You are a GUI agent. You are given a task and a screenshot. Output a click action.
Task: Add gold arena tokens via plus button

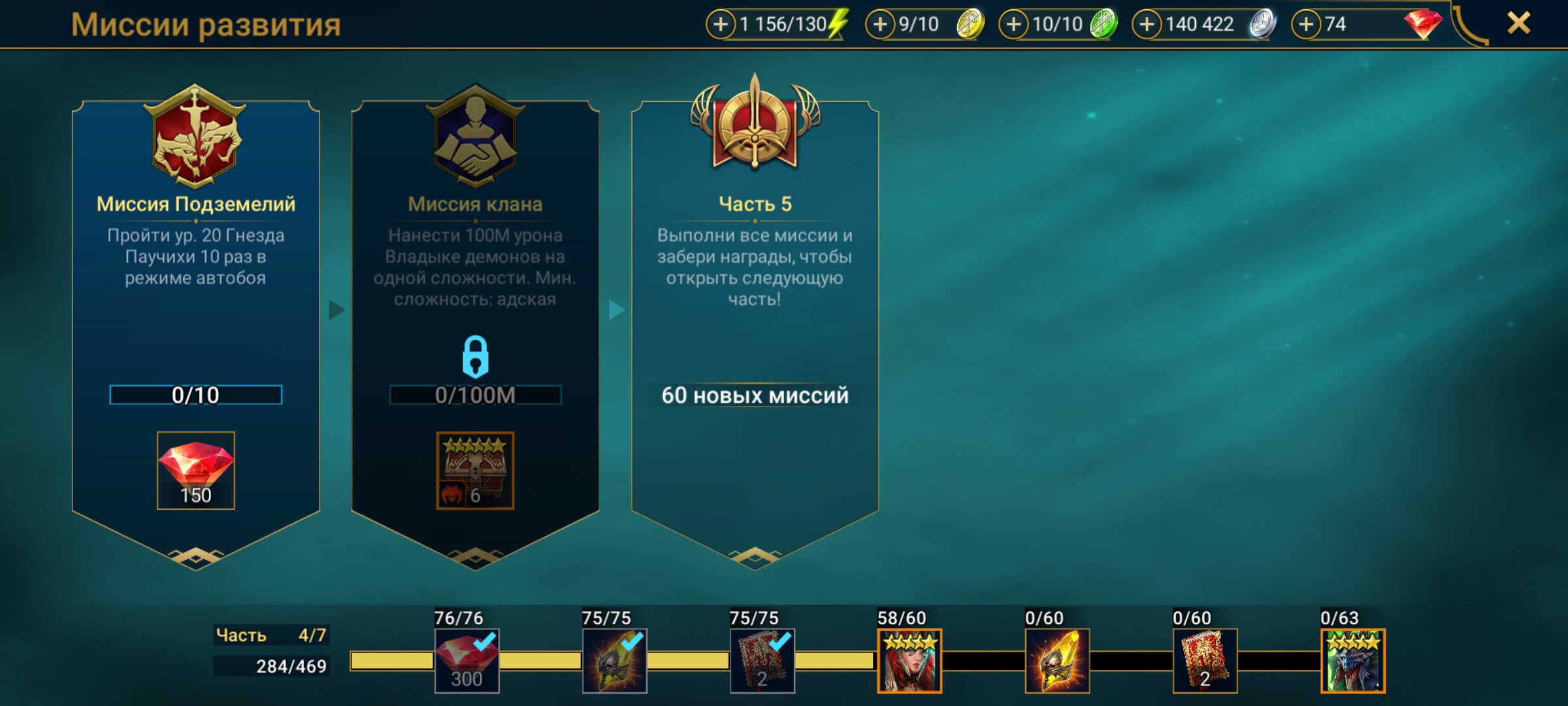tap(880, 25)
